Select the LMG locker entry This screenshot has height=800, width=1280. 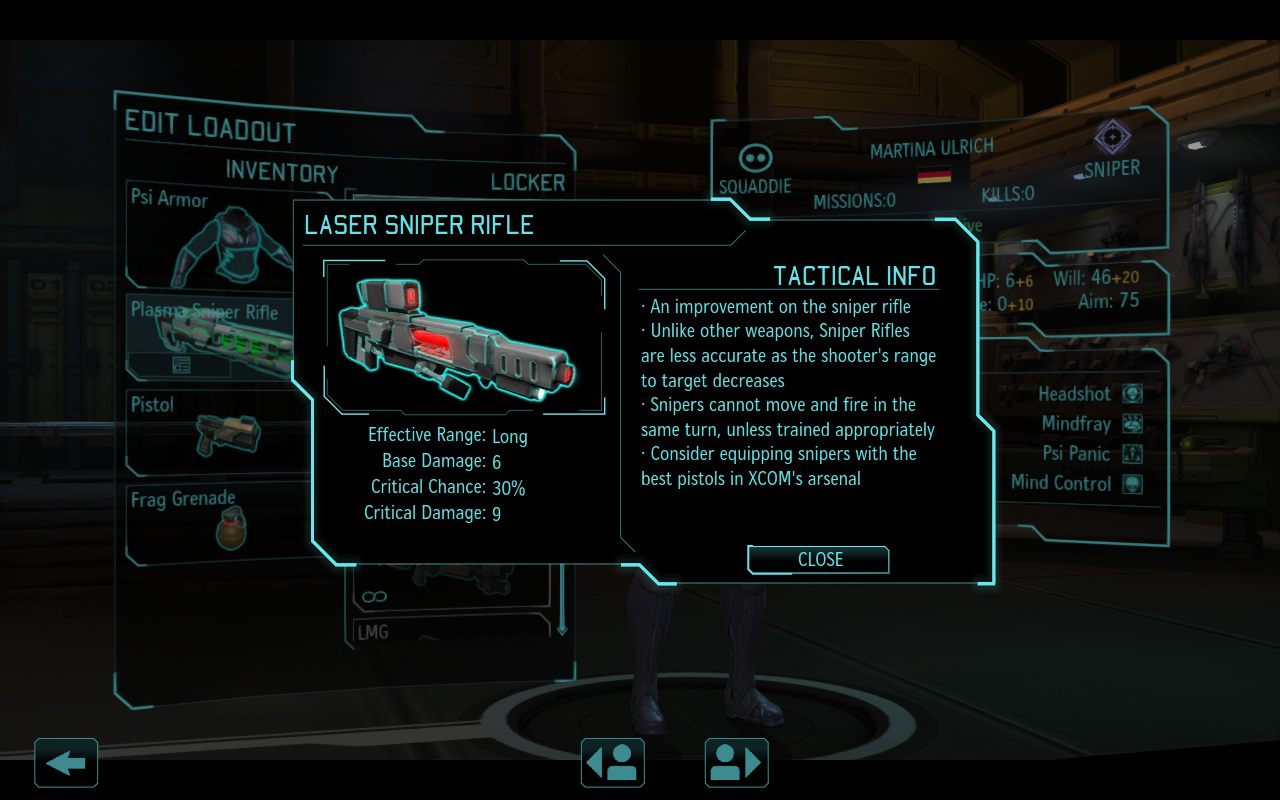click(450, 632)
